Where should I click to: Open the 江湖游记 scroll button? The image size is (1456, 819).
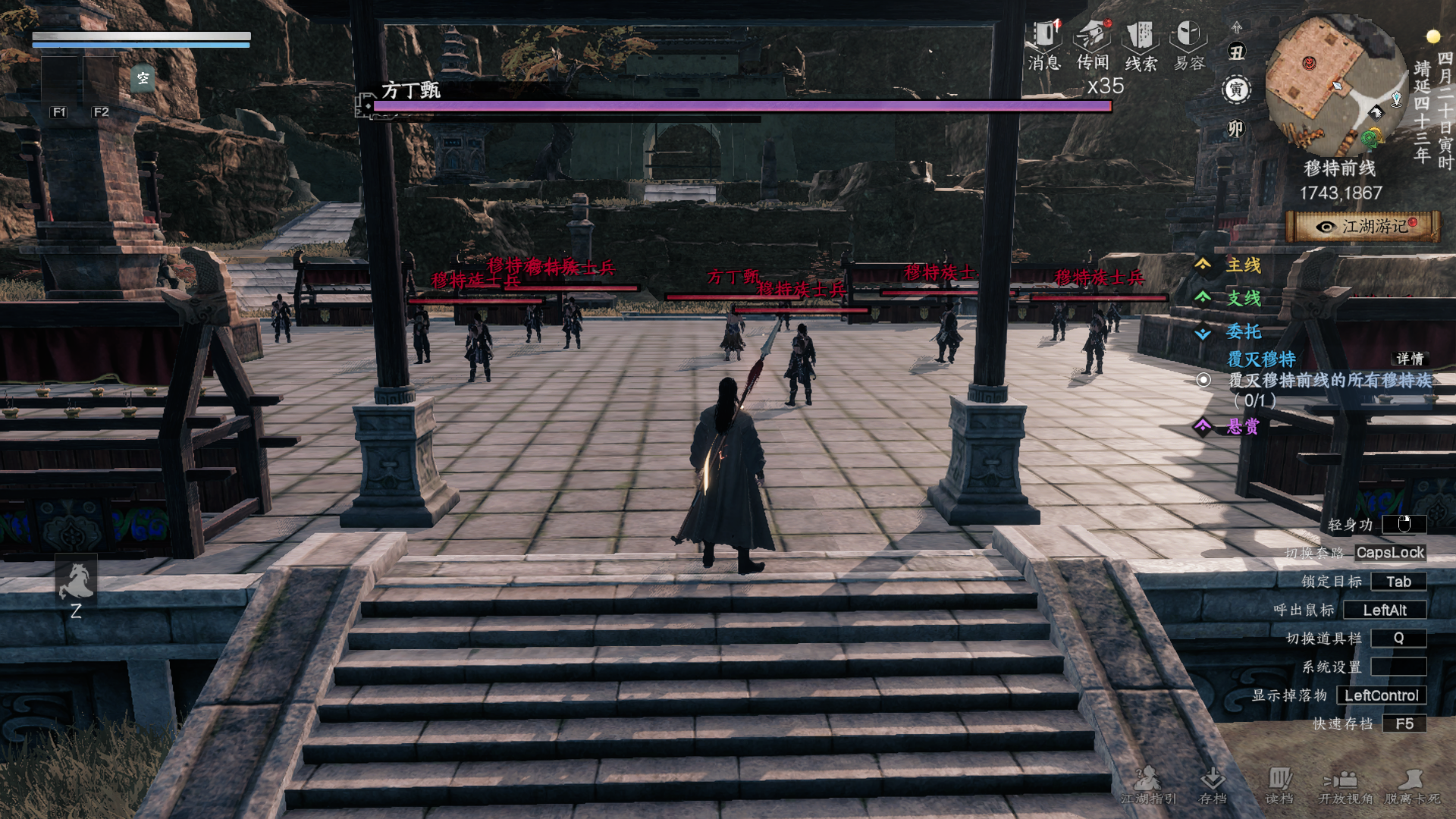1363,226
